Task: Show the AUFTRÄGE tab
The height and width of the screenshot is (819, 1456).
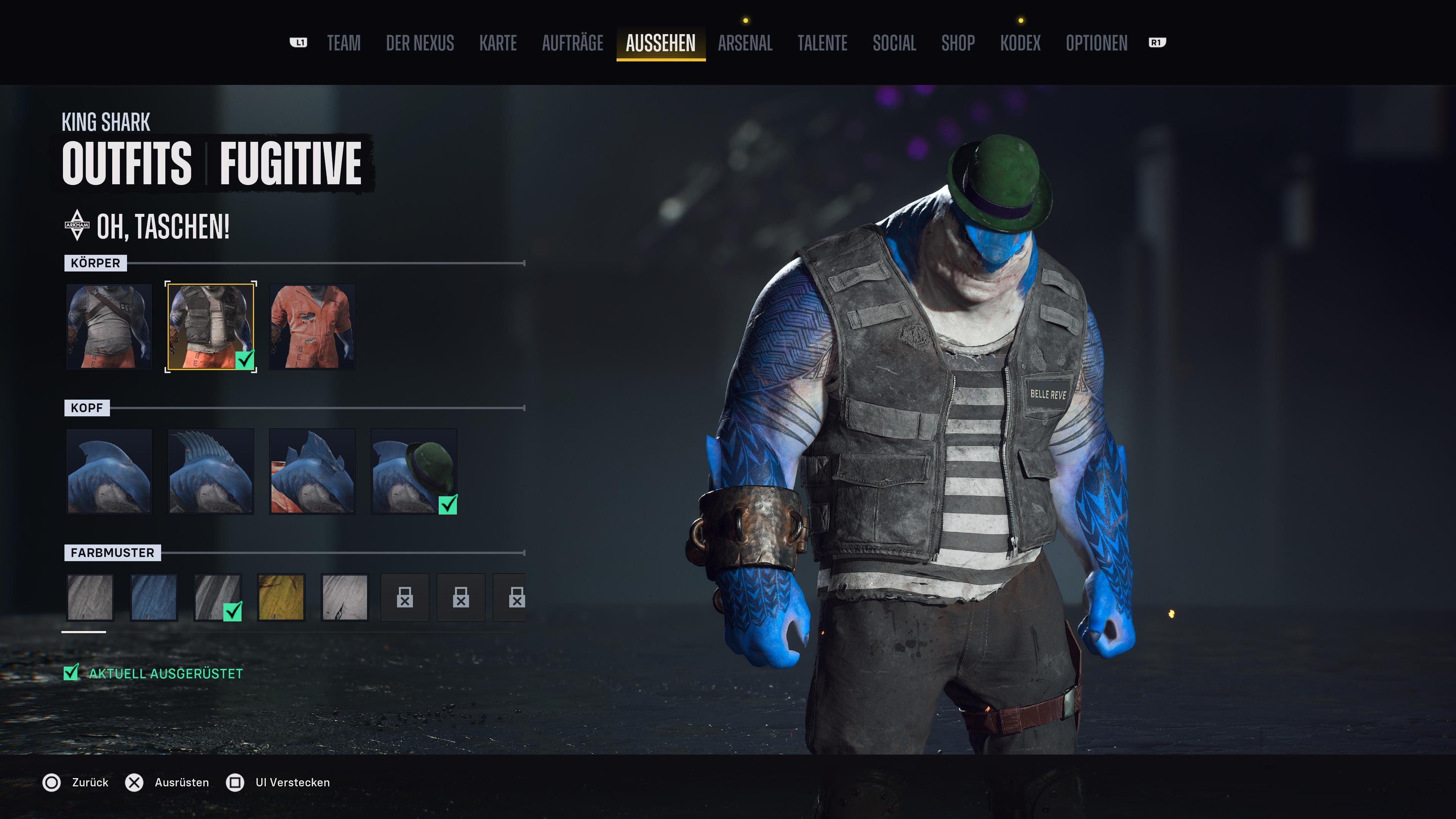Action: [573, 44]
